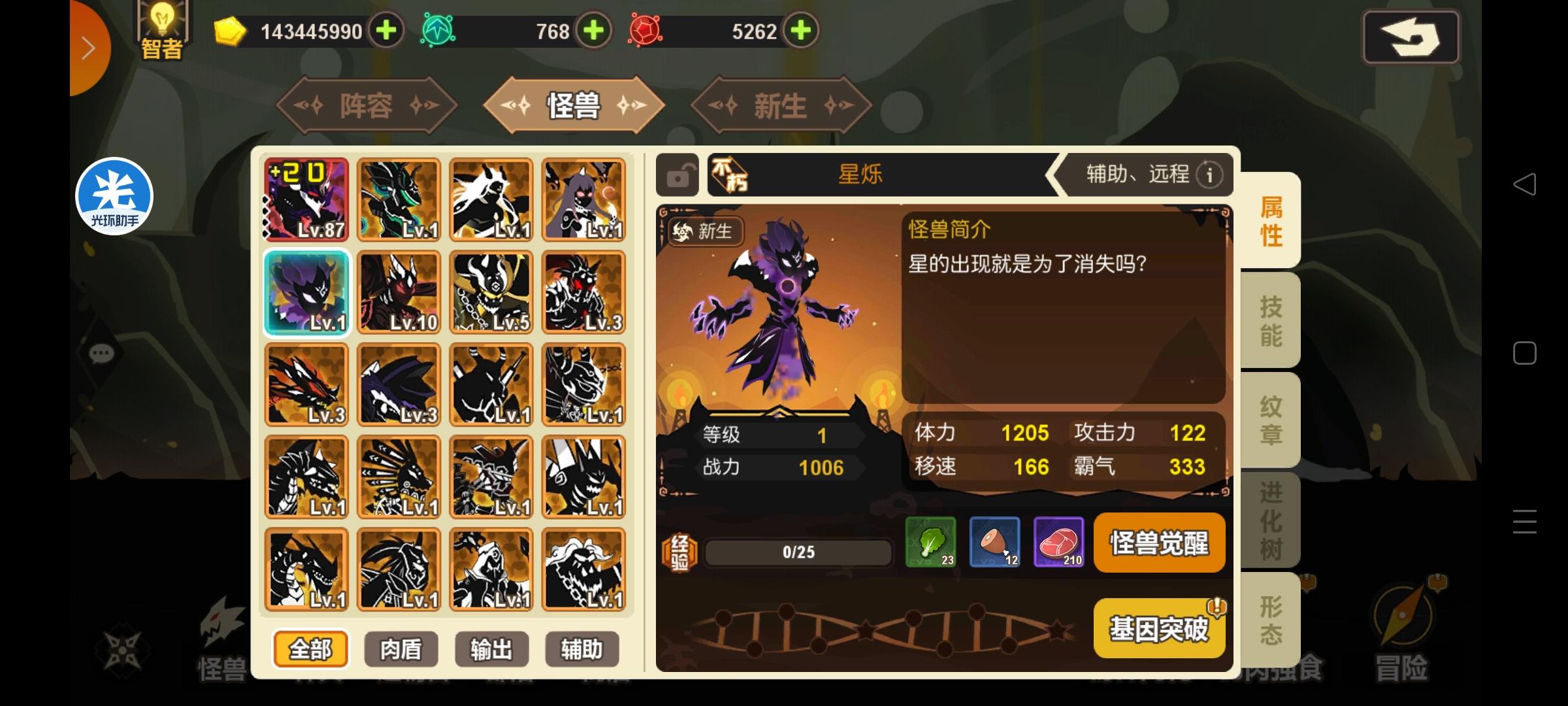This screenshot has height=706, width=1568.
Task: Click the 经验 0/25 progress bar
Action: (x=798, y=551)
